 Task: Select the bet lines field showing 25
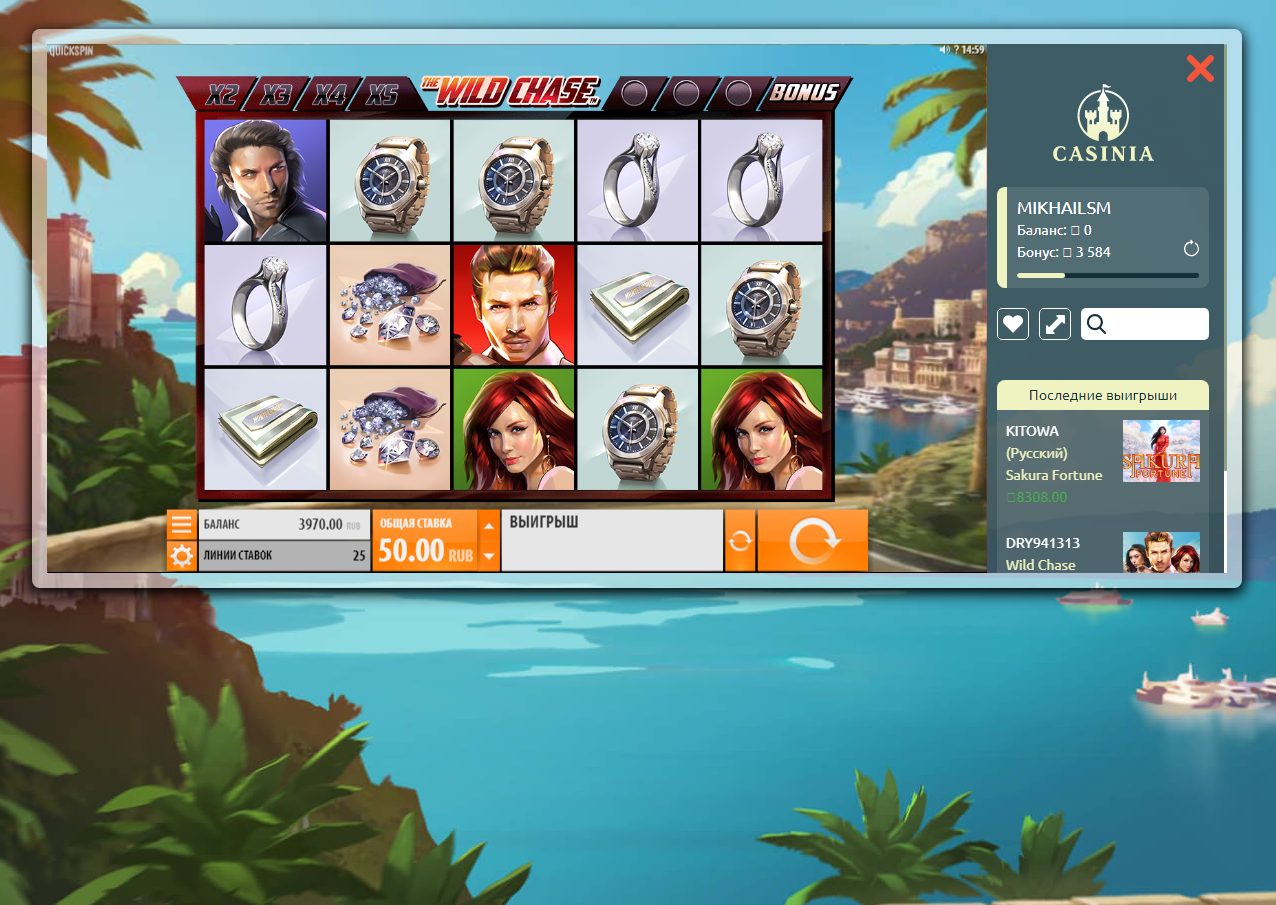pos(284,555)
